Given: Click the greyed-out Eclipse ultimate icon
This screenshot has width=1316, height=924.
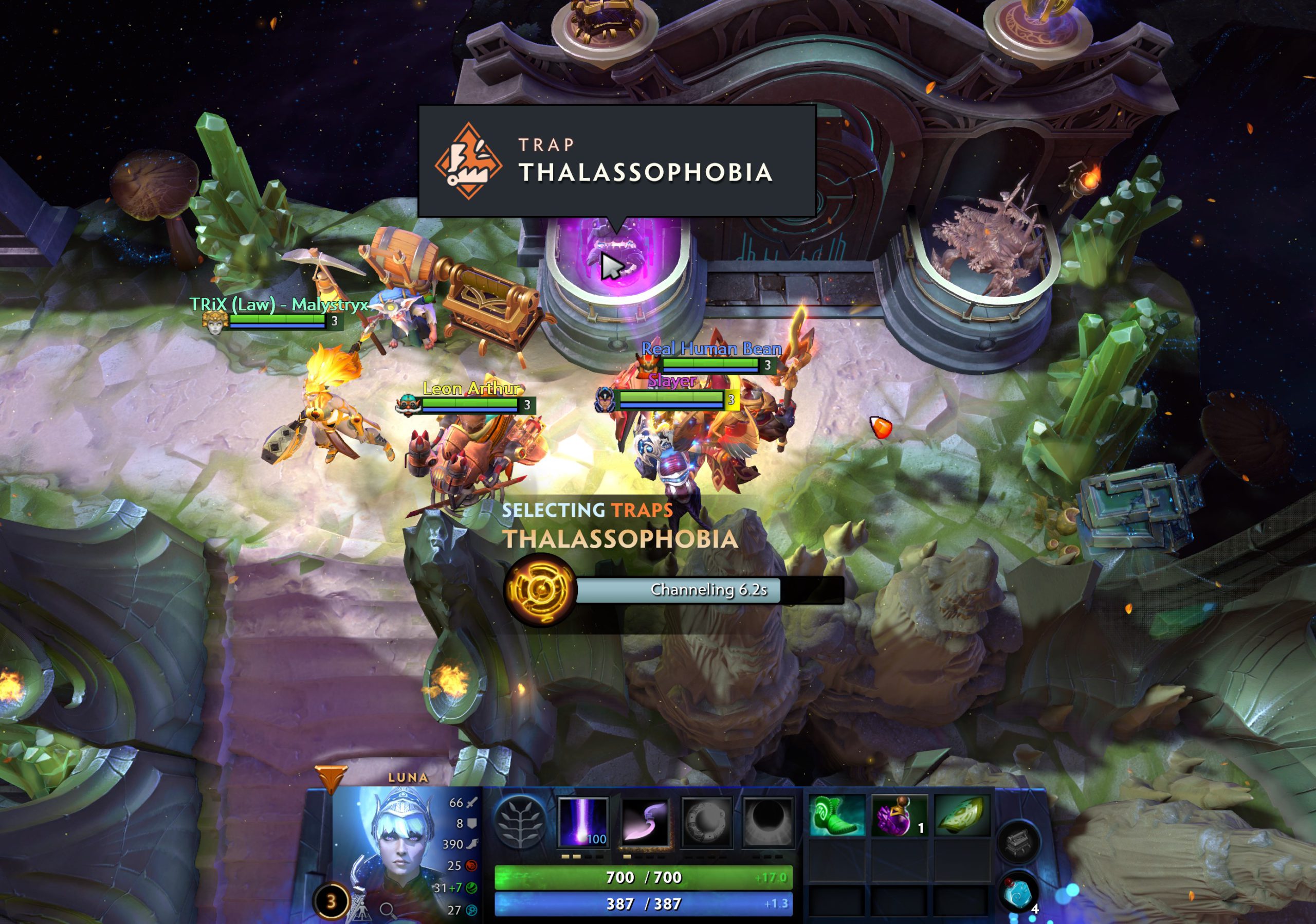Looking at the screenshot, I should (x=768, y=823).
